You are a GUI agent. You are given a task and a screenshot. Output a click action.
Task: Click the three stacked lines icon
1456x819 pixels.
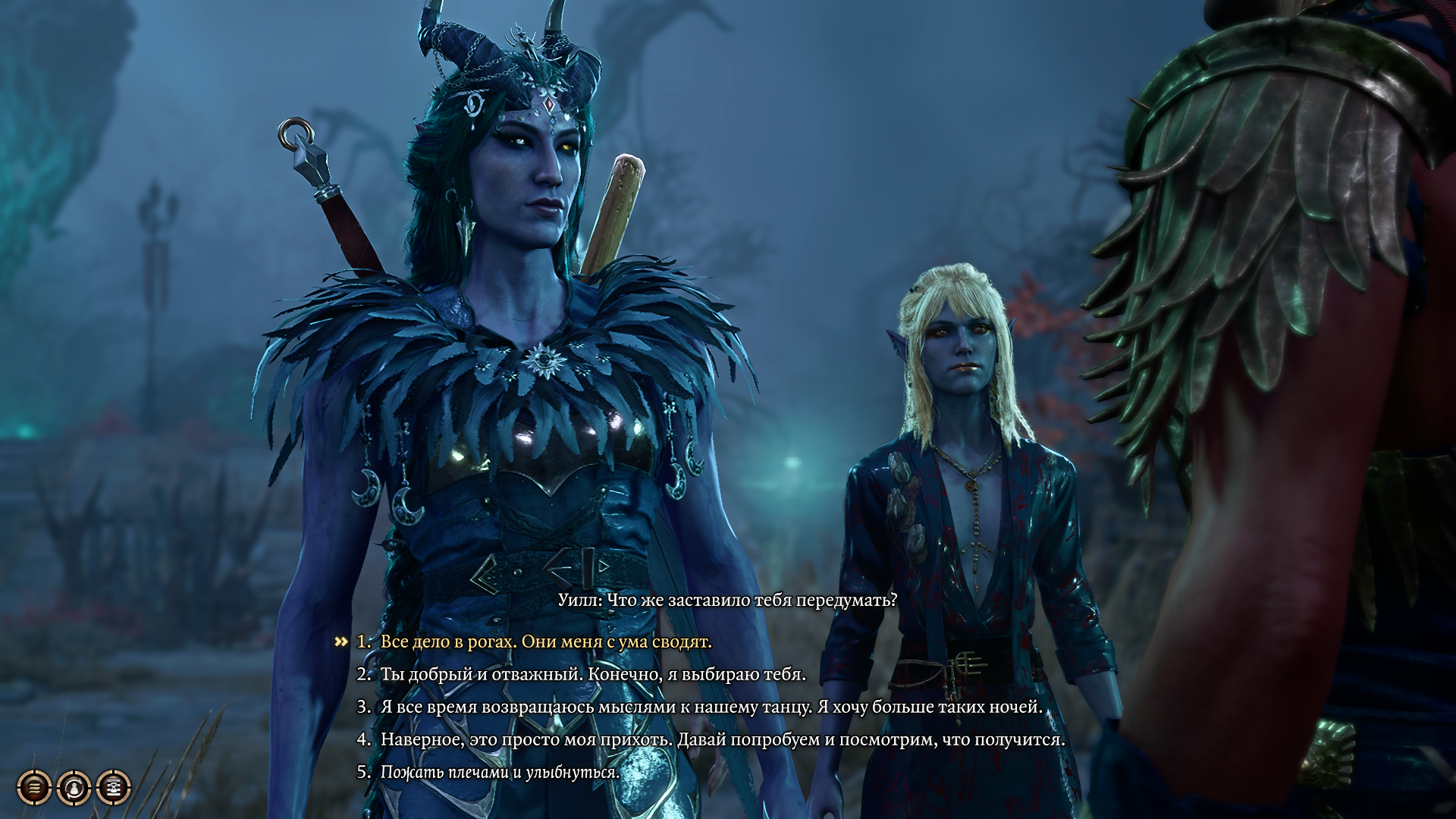[35, 788]
